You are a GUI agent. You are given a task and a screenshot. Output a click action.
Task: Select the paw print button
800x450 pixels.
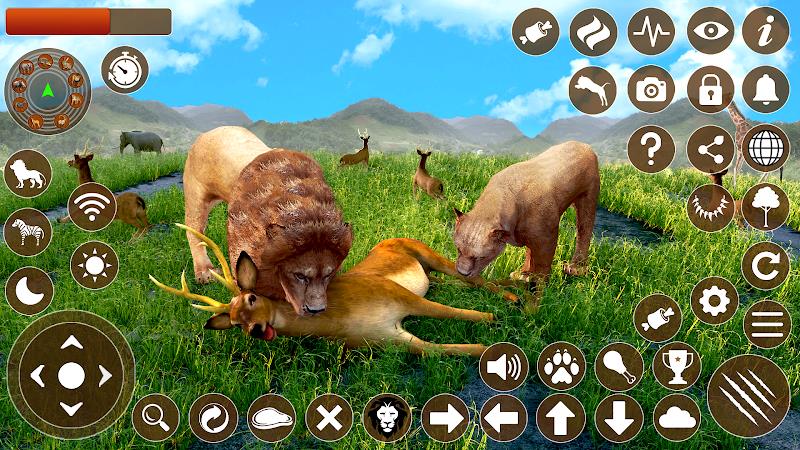pyautogui.click(x=561, y=367)
